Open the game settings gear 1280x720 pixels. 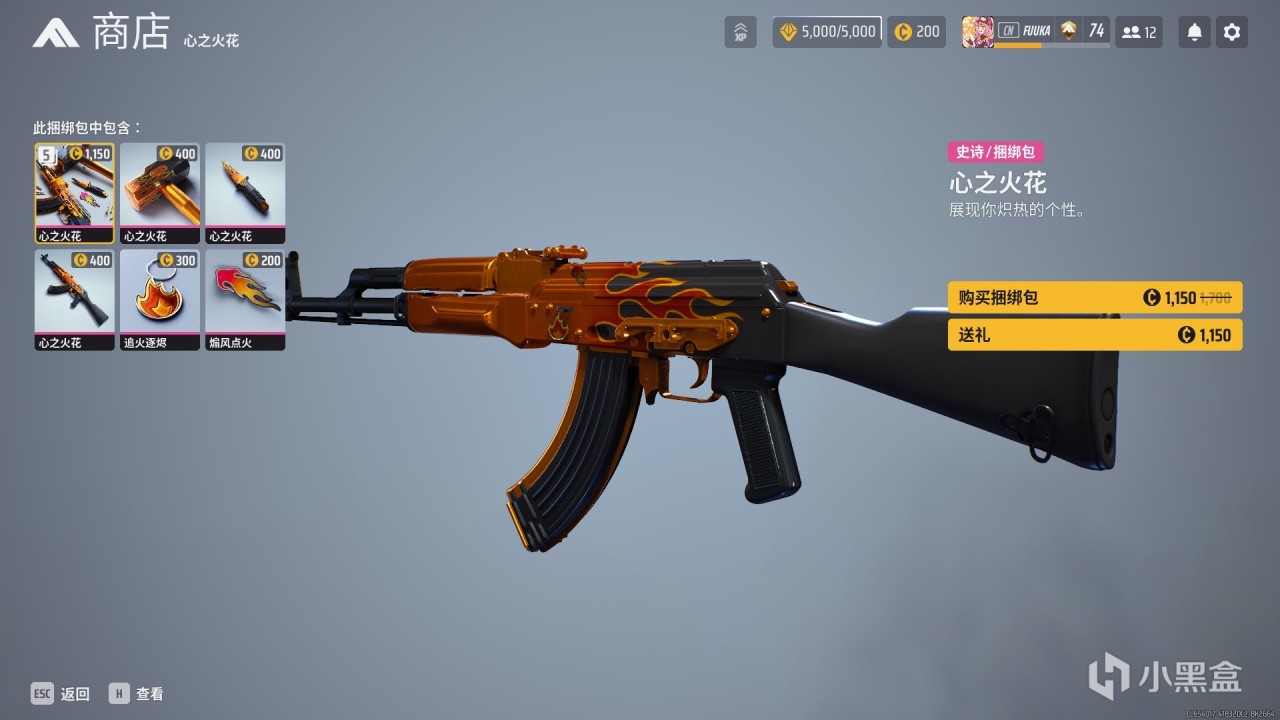click(x=1231, y=31)
